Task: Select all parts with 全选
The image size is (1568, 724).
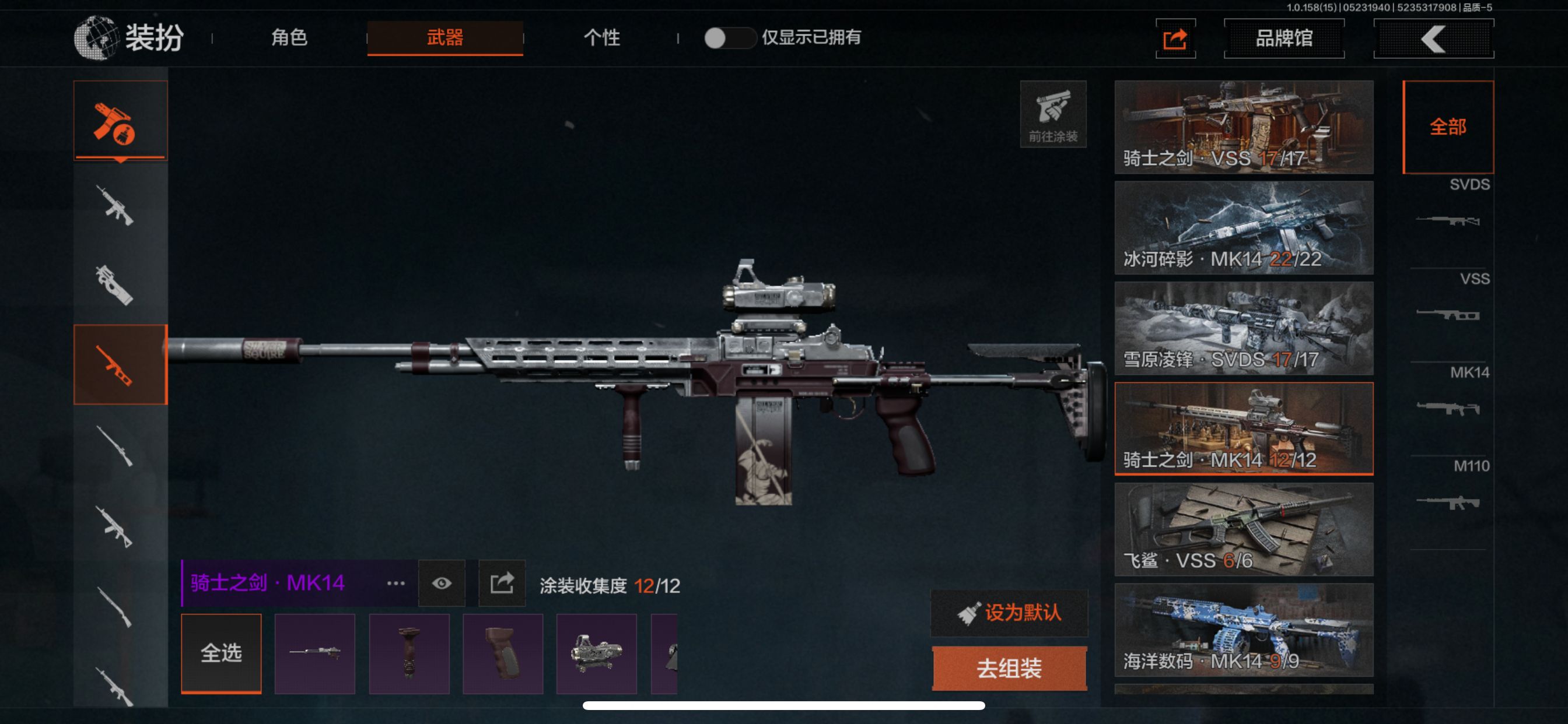Action: point(221,653)
